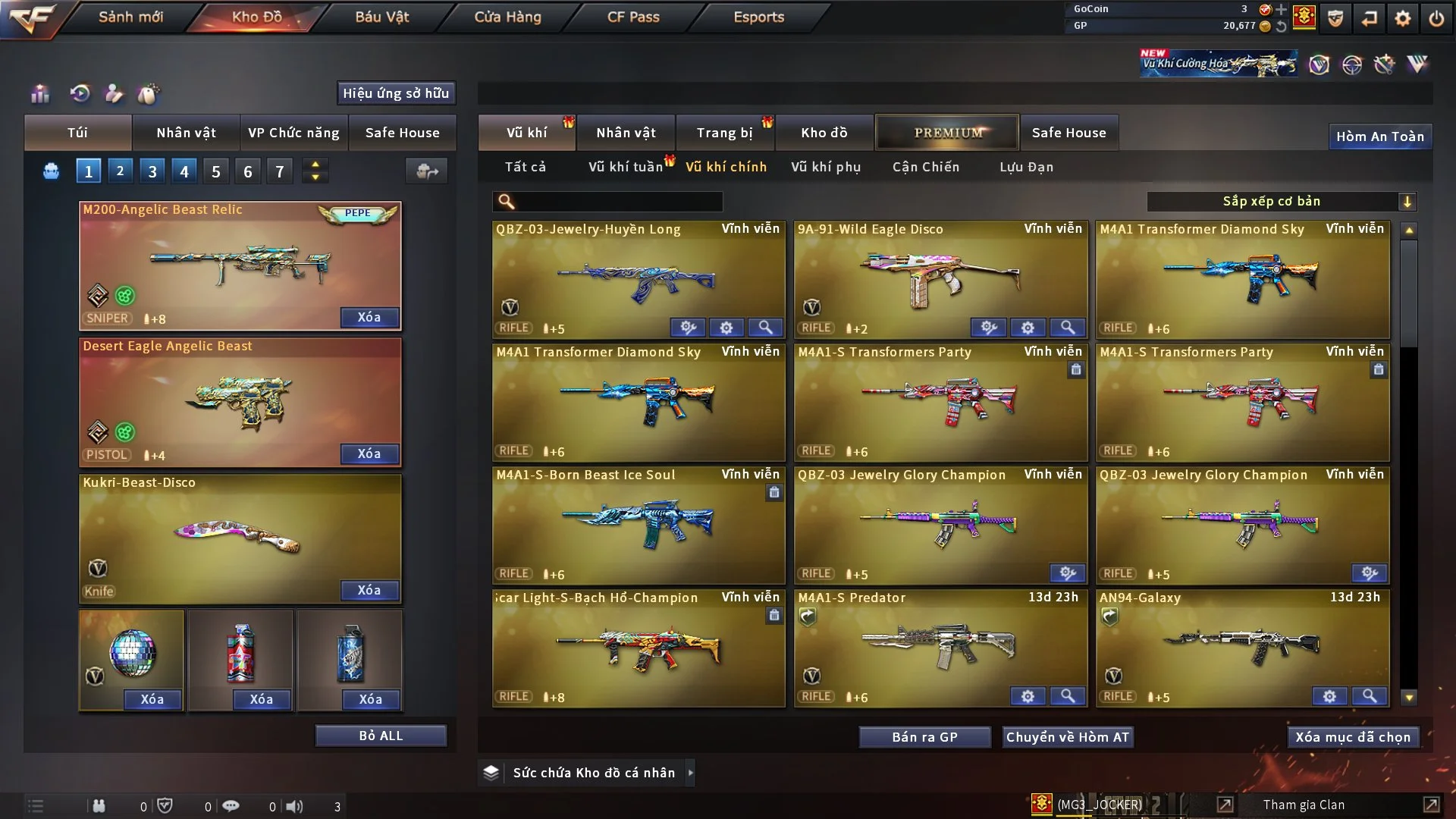1456x819 pixels.
Task: Open the Báu Vật menu
Action: (382, 17)
